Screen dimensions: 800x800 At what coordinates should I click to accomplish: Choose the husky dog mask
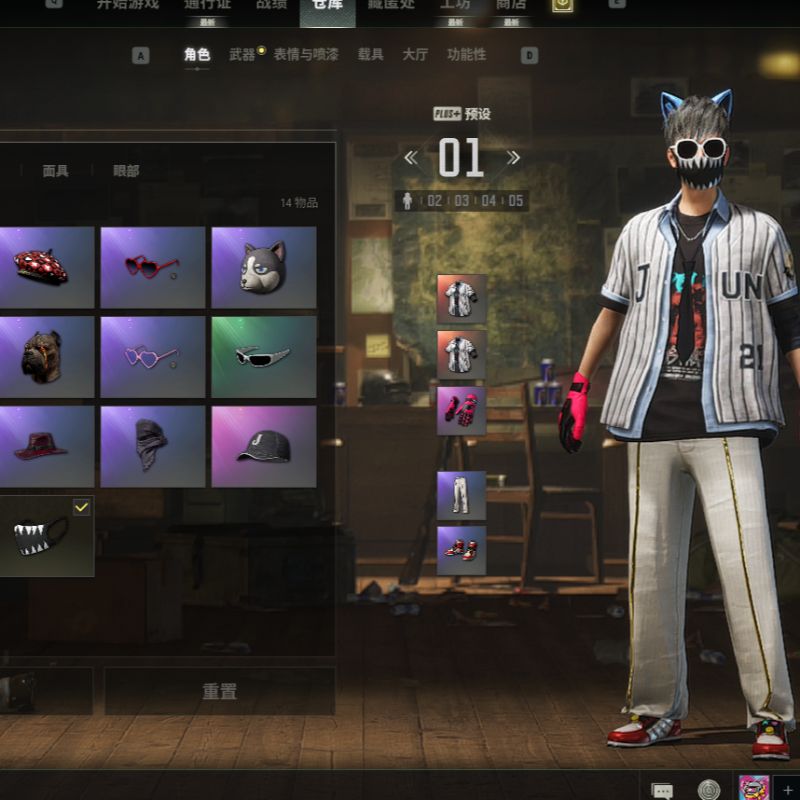click(x=263, y=267)
